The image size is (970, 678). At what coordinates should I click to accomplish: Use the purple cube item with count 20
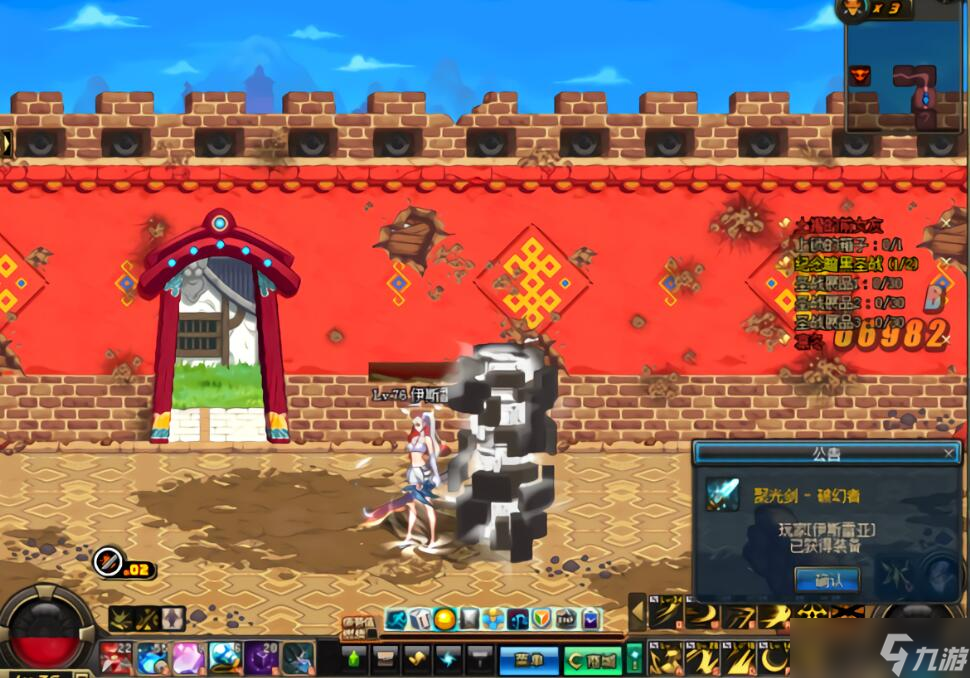(262, 658)
